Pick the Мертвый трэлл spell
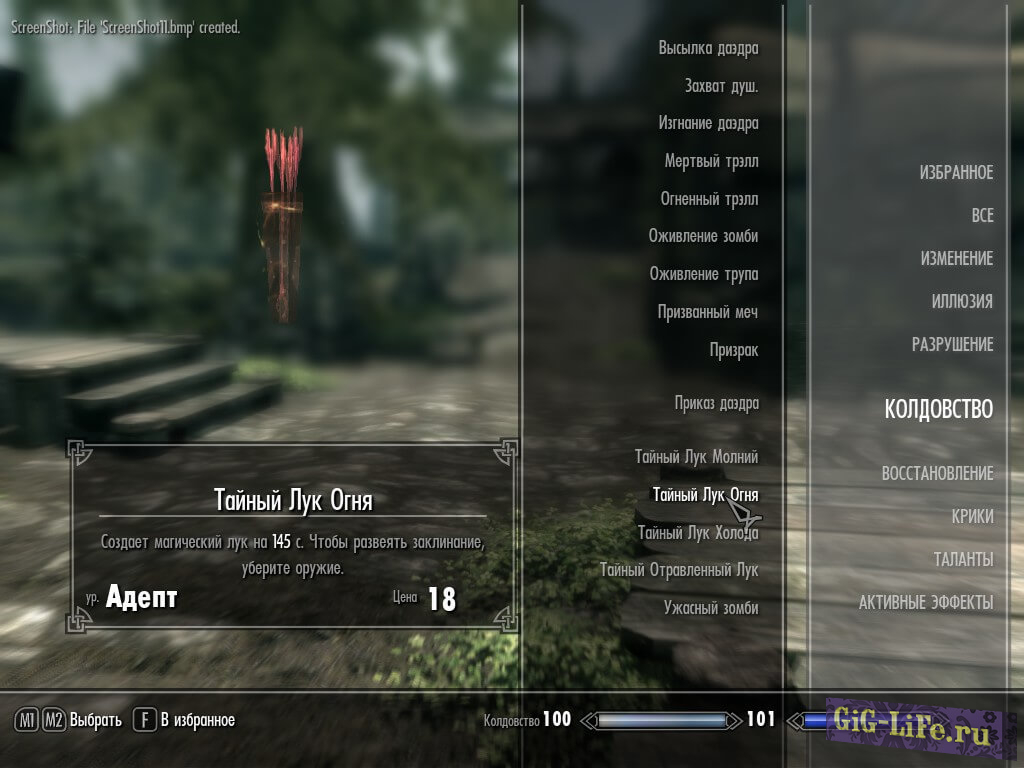 coord(711,161)
